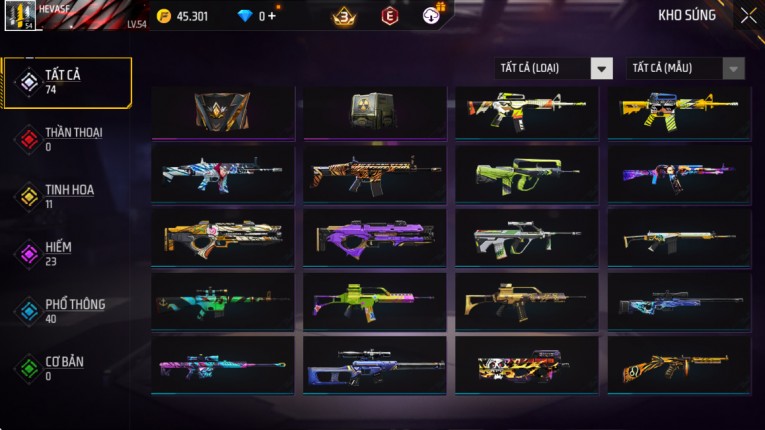765x430 pixels.
Task: Open the TINH HOA skin category
Action: 68,196
